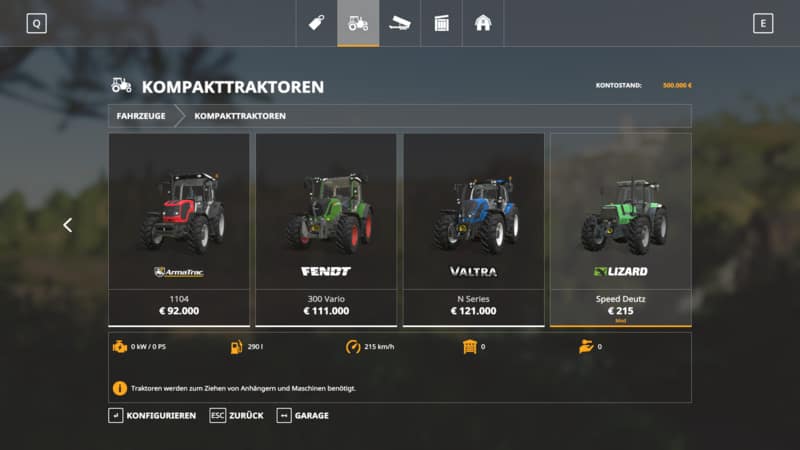Open the Garage view
The height and width of the screenshot is (450, 800).
(x=303, y=415)
